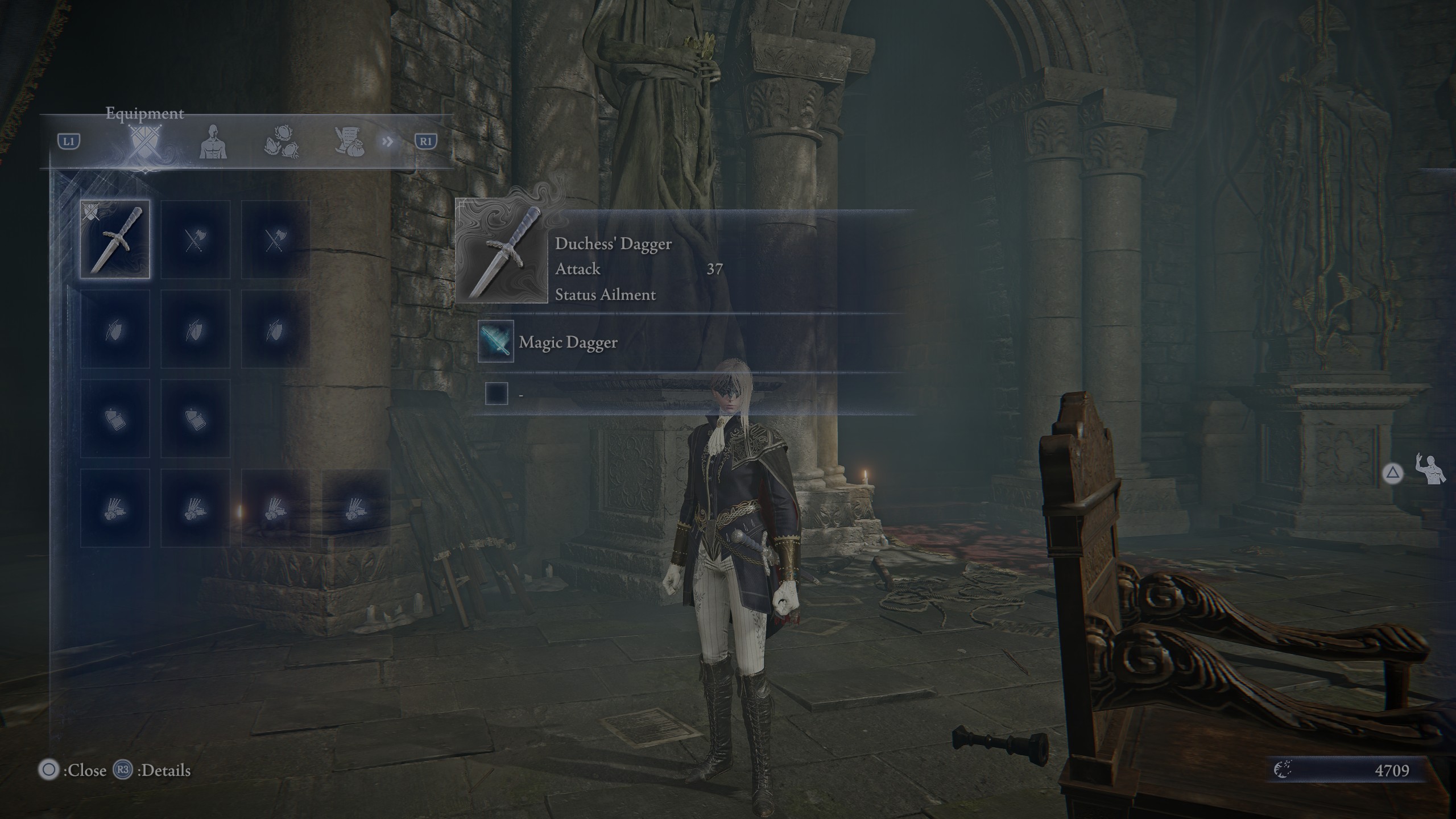Screen dimensions: 1456x819
Task: Switch to the scroll and pouch tab
Action: (349, 142)
